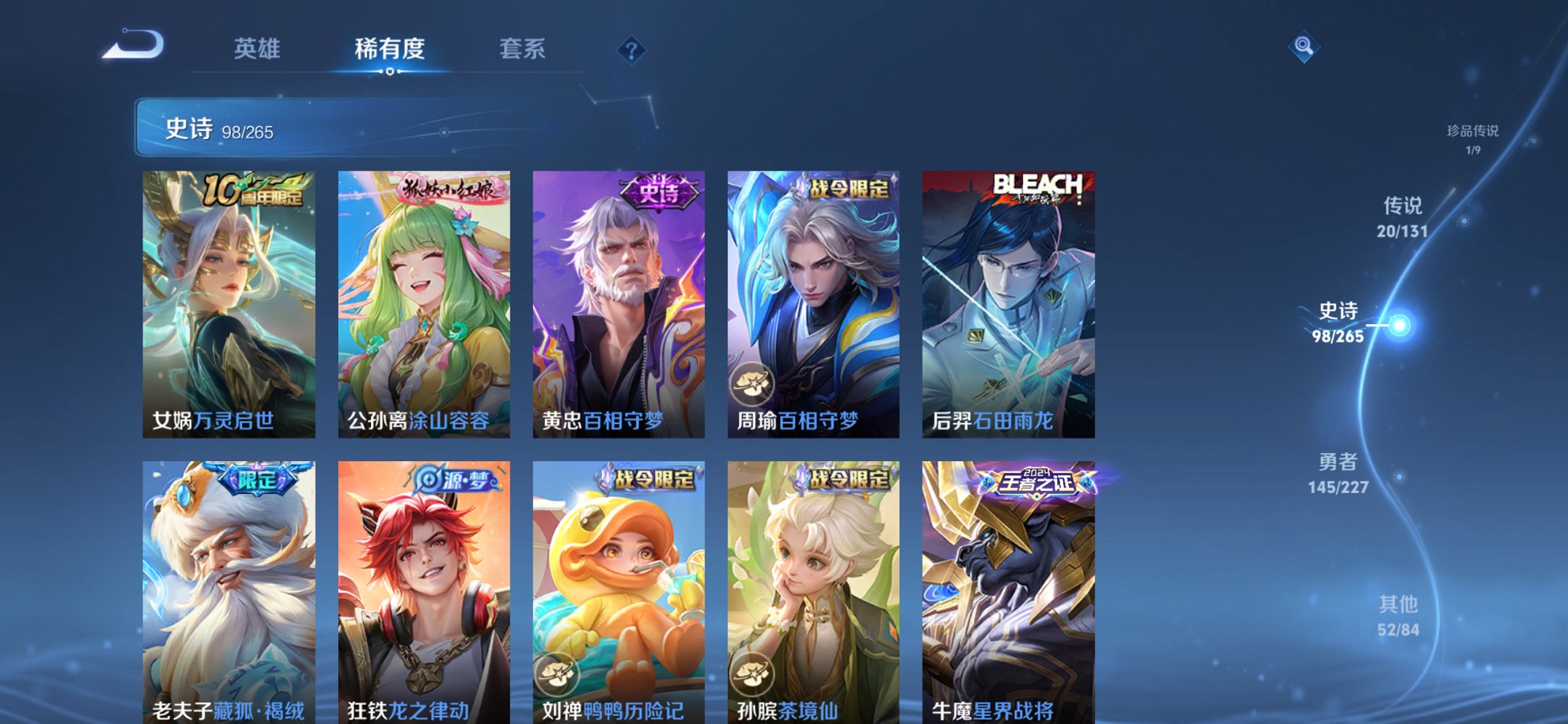Switch to the 英雄 tab
Screen dimensions: 1568x724
click(x=256, y=49)
